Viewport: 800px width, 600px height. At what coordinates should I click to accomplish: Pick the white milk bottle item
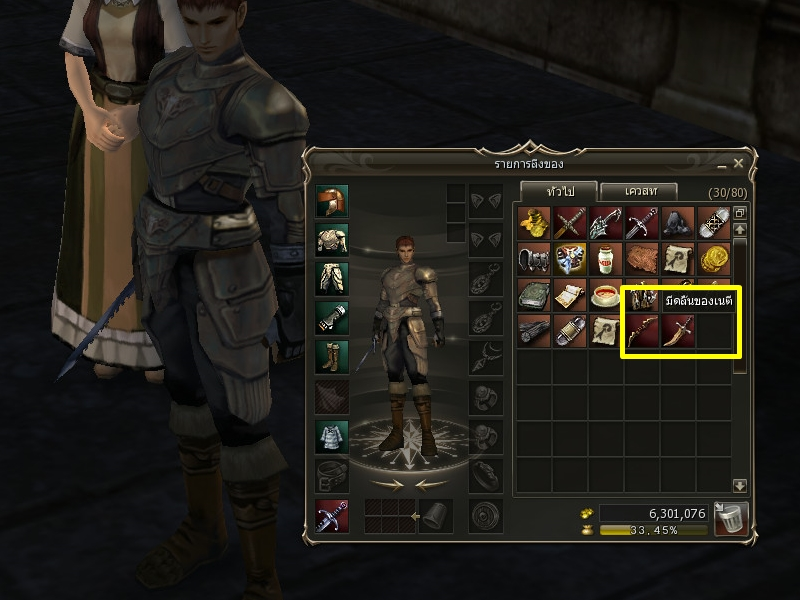[x=606, y=259]
